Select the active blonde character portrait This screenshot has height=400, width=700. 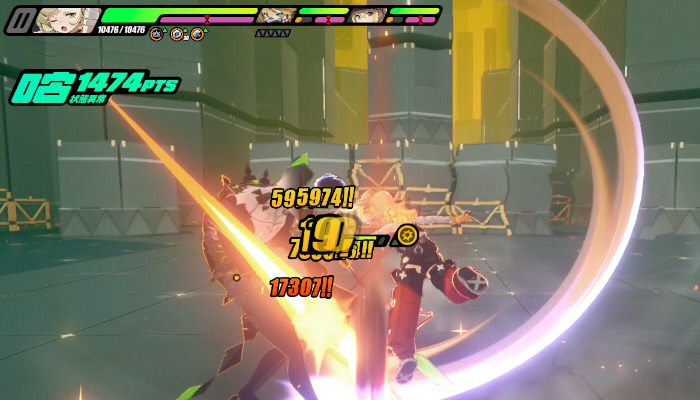[65, 19]
